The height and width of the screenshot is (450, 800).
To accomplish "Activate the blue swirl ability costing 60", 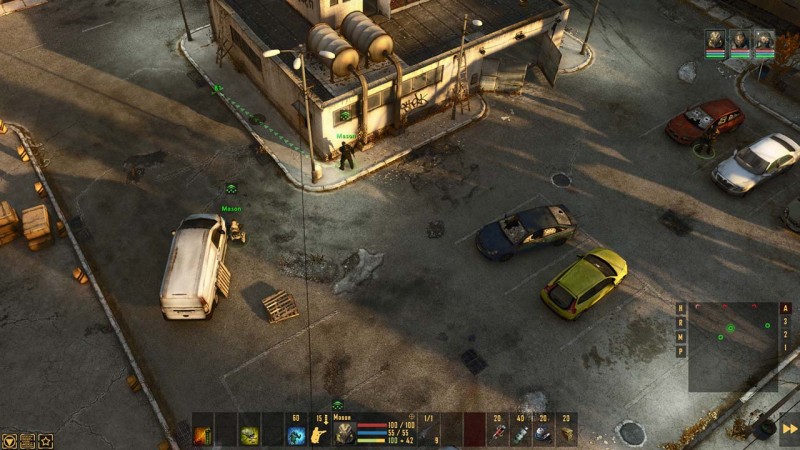I will 296,435.
